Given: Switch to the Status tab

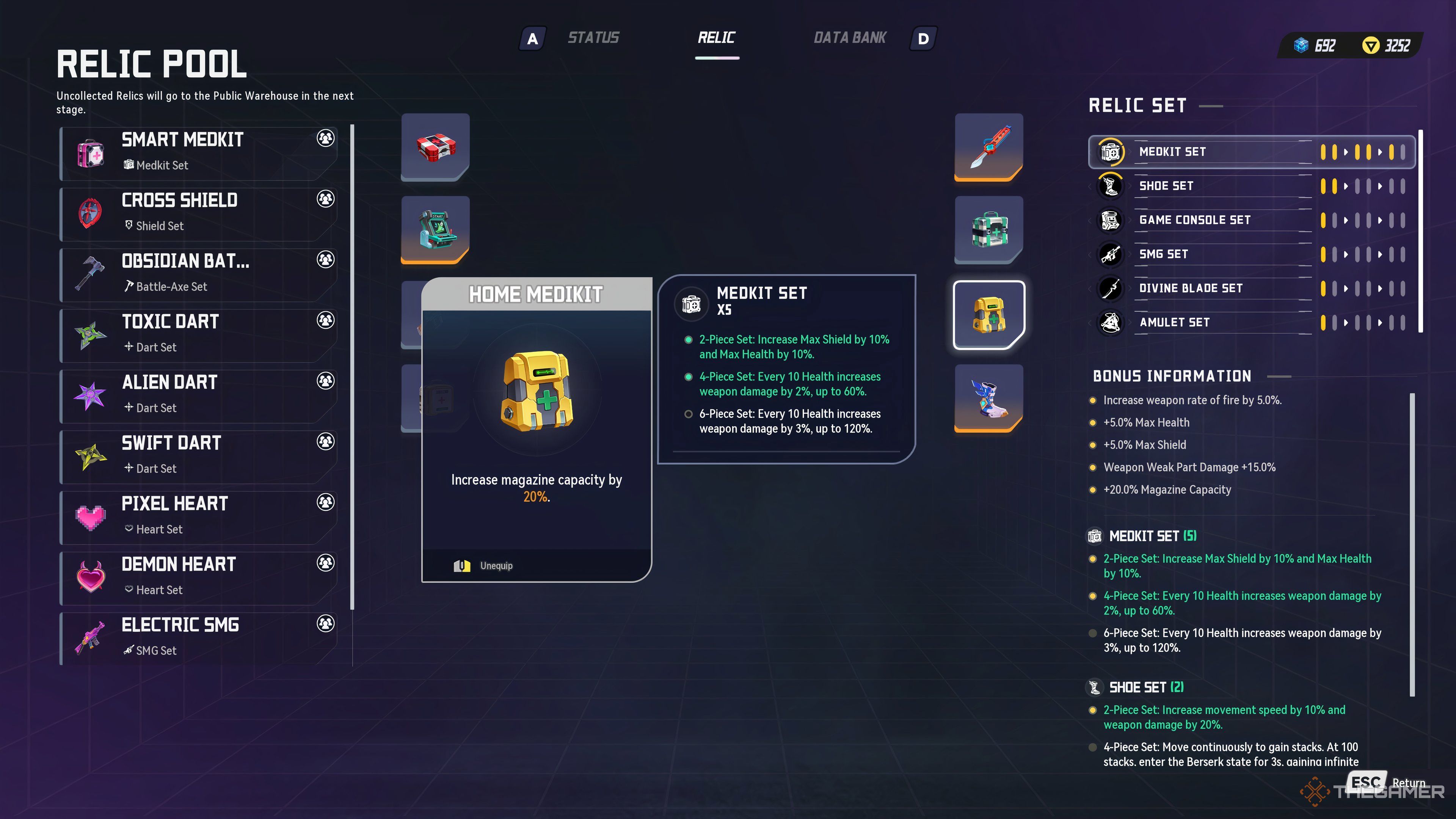Looking at the screenshot, I should pyautogui.click(x=594, y=37).
